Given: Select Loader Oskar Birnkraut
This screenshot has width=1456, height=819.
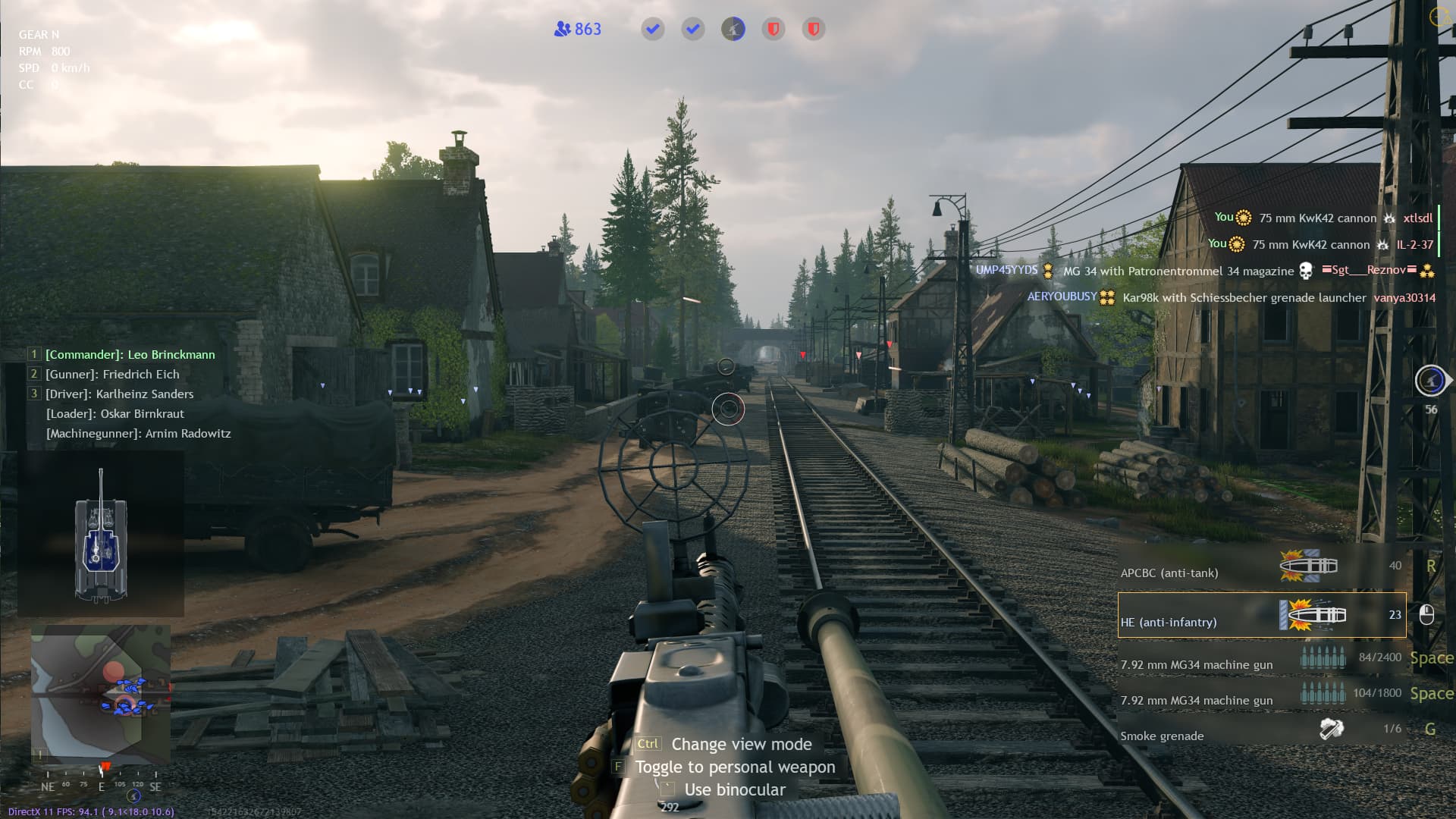Looking at the screenshot, I should click(115, 414).
